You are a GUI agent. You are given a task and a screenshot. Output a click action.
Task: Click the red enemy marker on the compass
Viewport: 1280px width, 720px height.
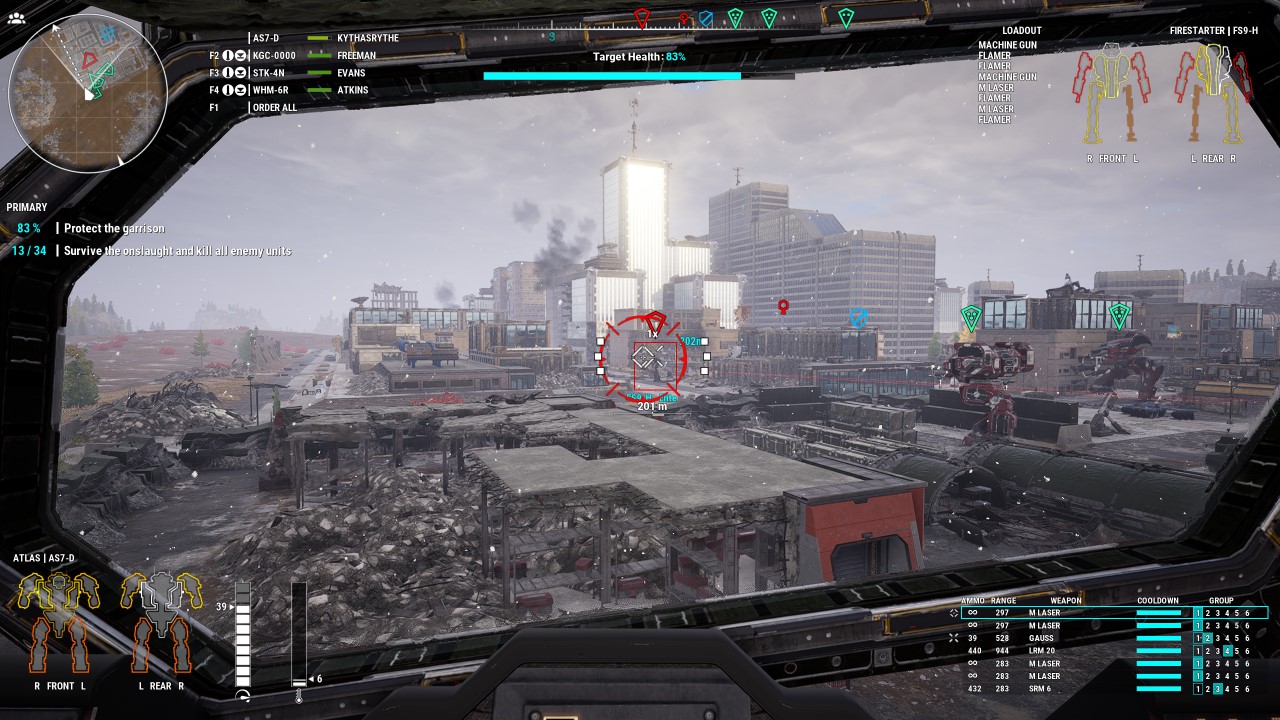642,15
